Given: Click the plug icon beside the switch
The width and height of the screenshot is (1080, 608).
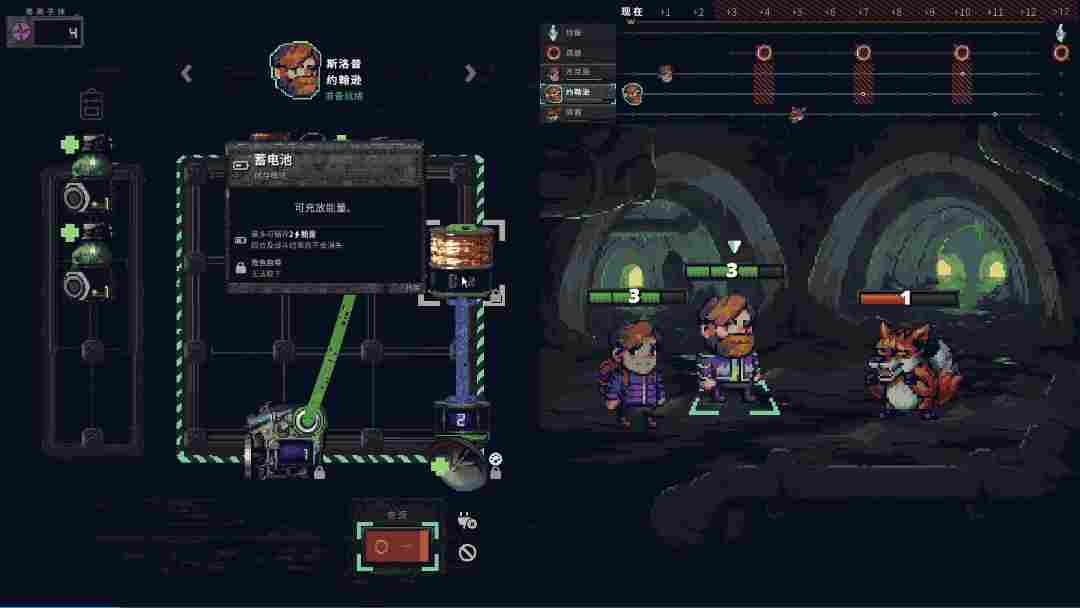Looking at the screenshot, I should tap(467, 520).
